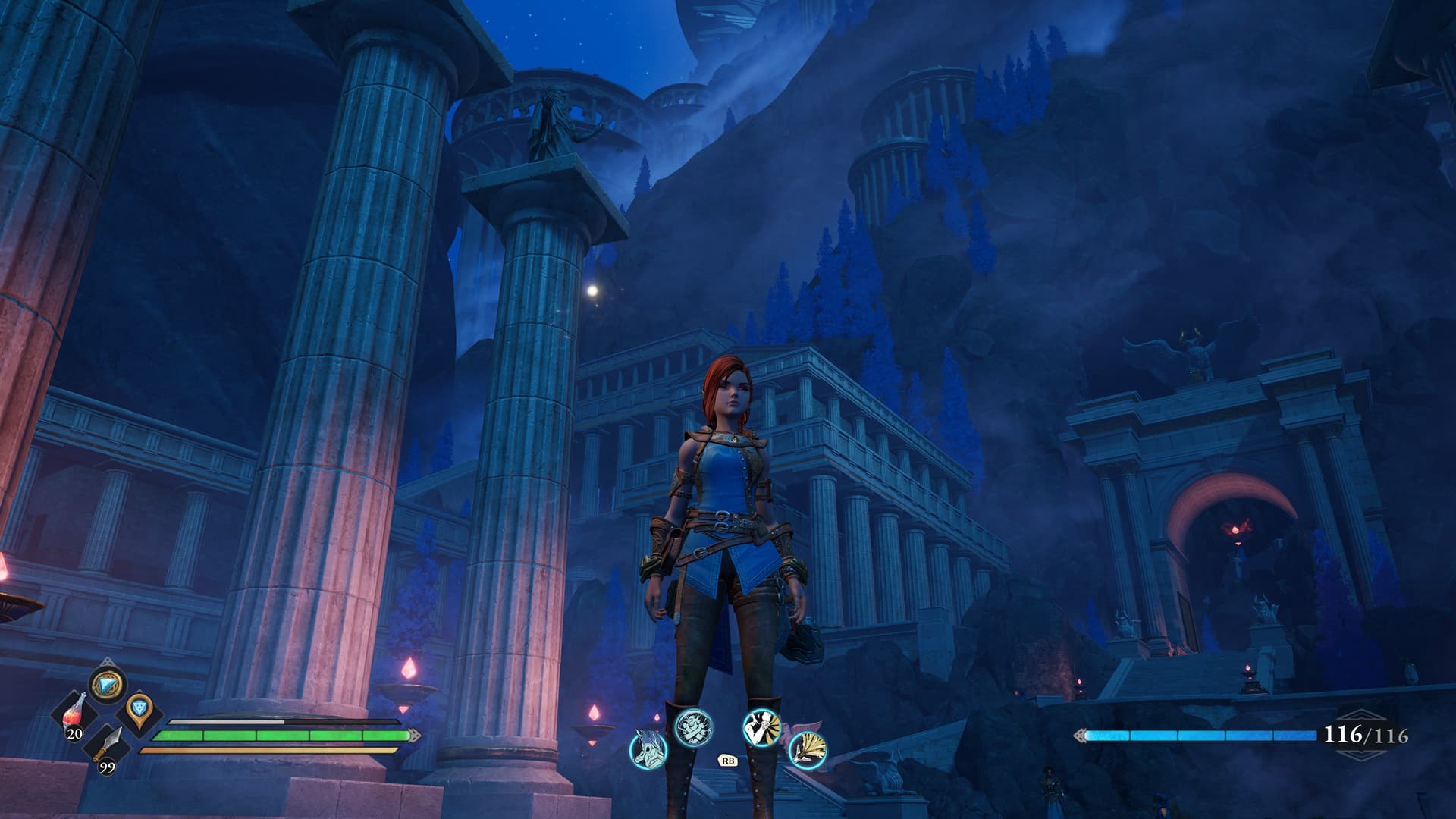This screenshot has height=819, width=1456.
Task: Activate the golden compass crystal item
Action: point(106,686)
